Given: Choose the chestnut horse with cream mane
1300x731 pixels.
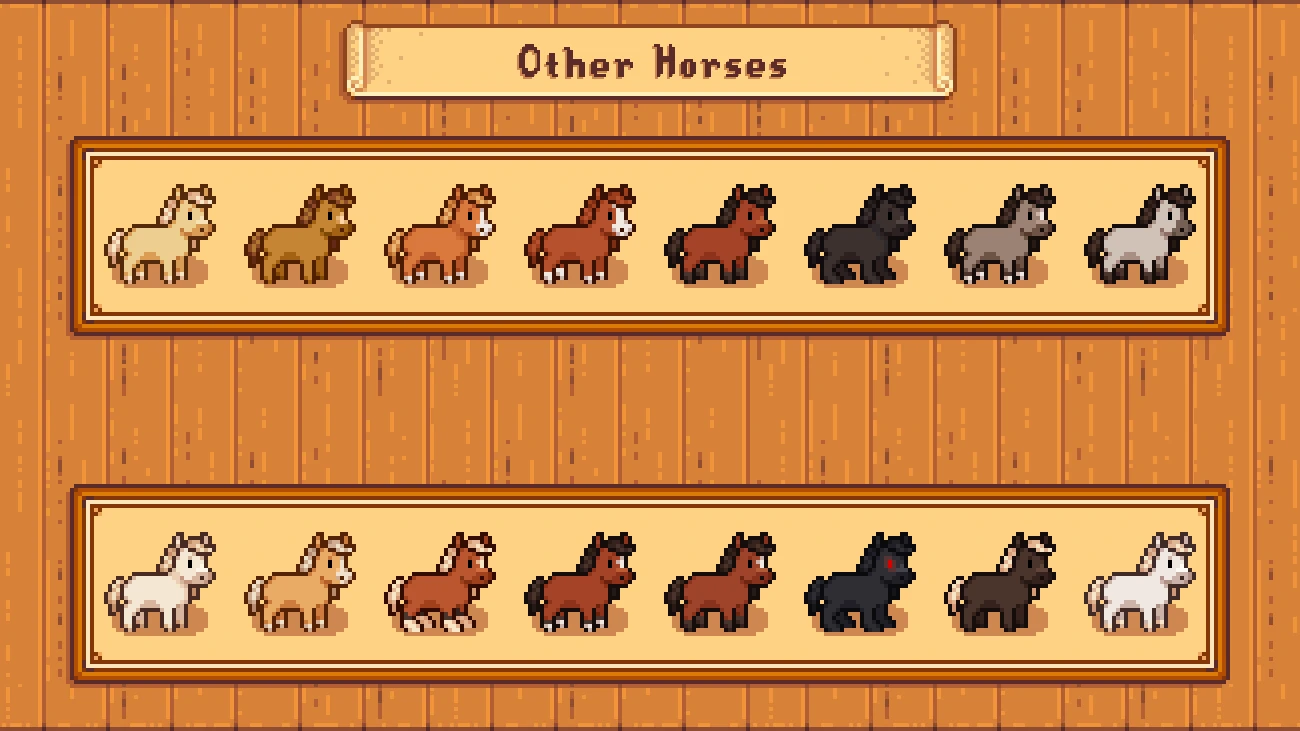Looking at the screenshot, I should [440, 583].
